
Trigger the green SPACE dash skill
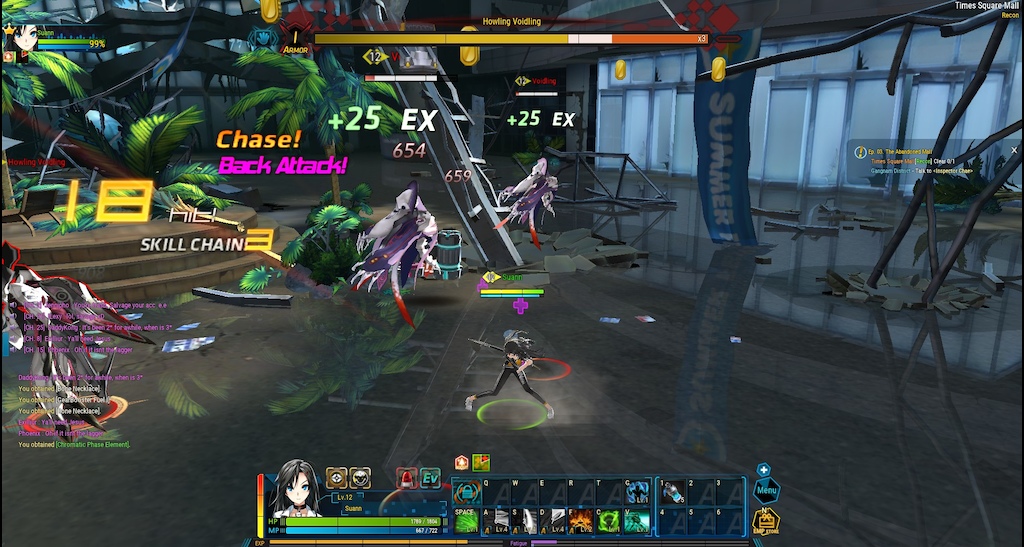467,520
